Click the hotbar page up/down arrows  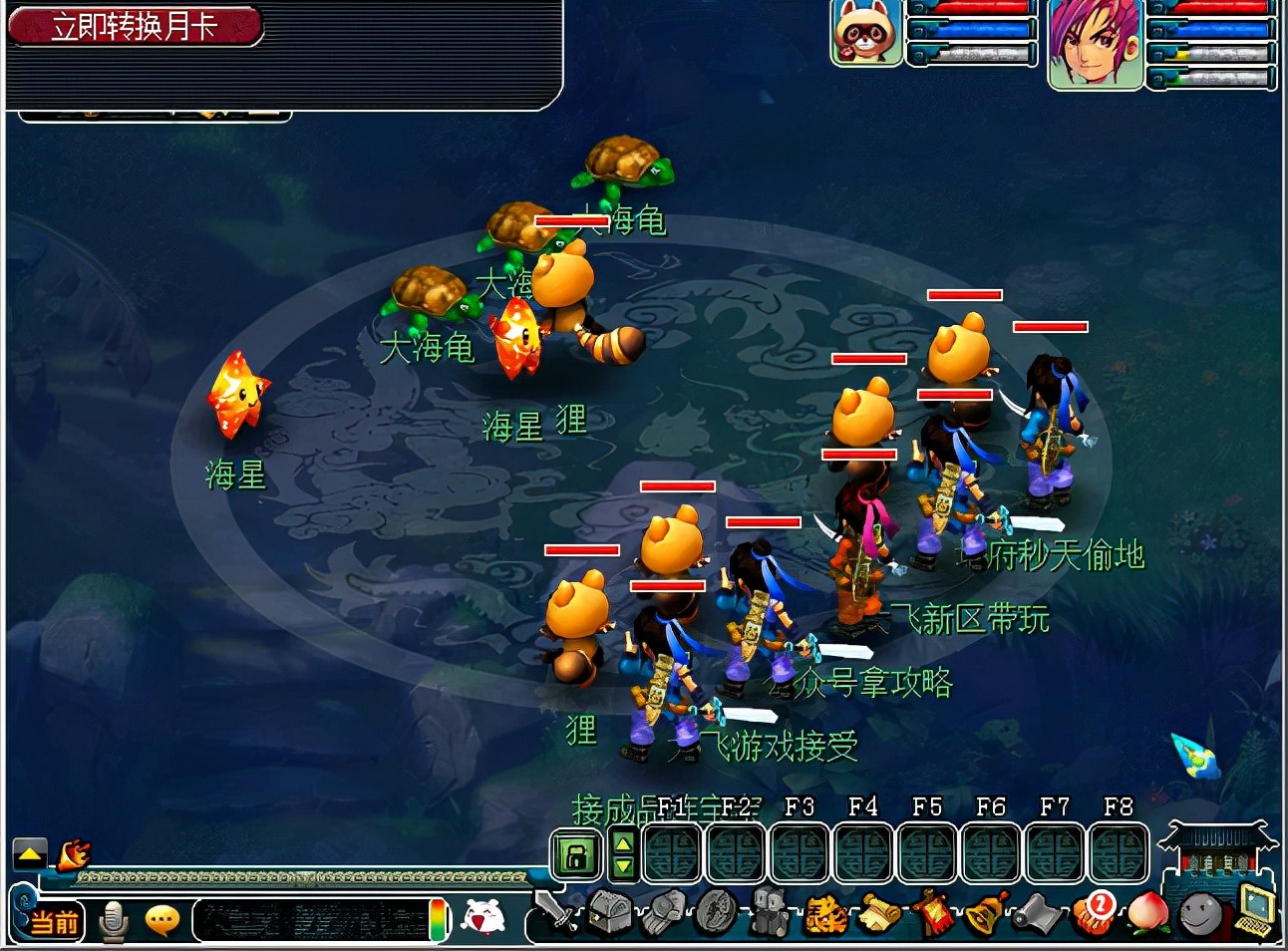(x=623, y=855)
